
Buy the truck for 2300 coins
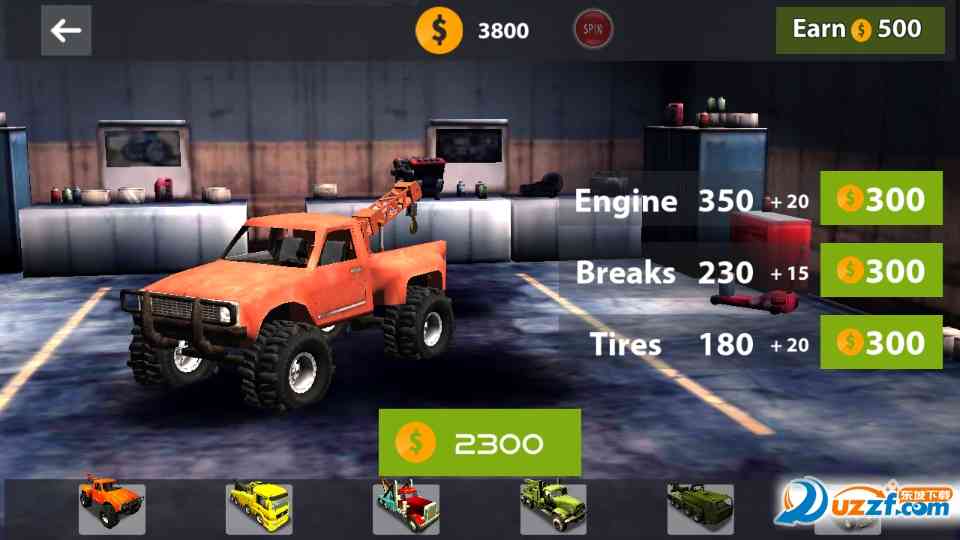(480, 443)
